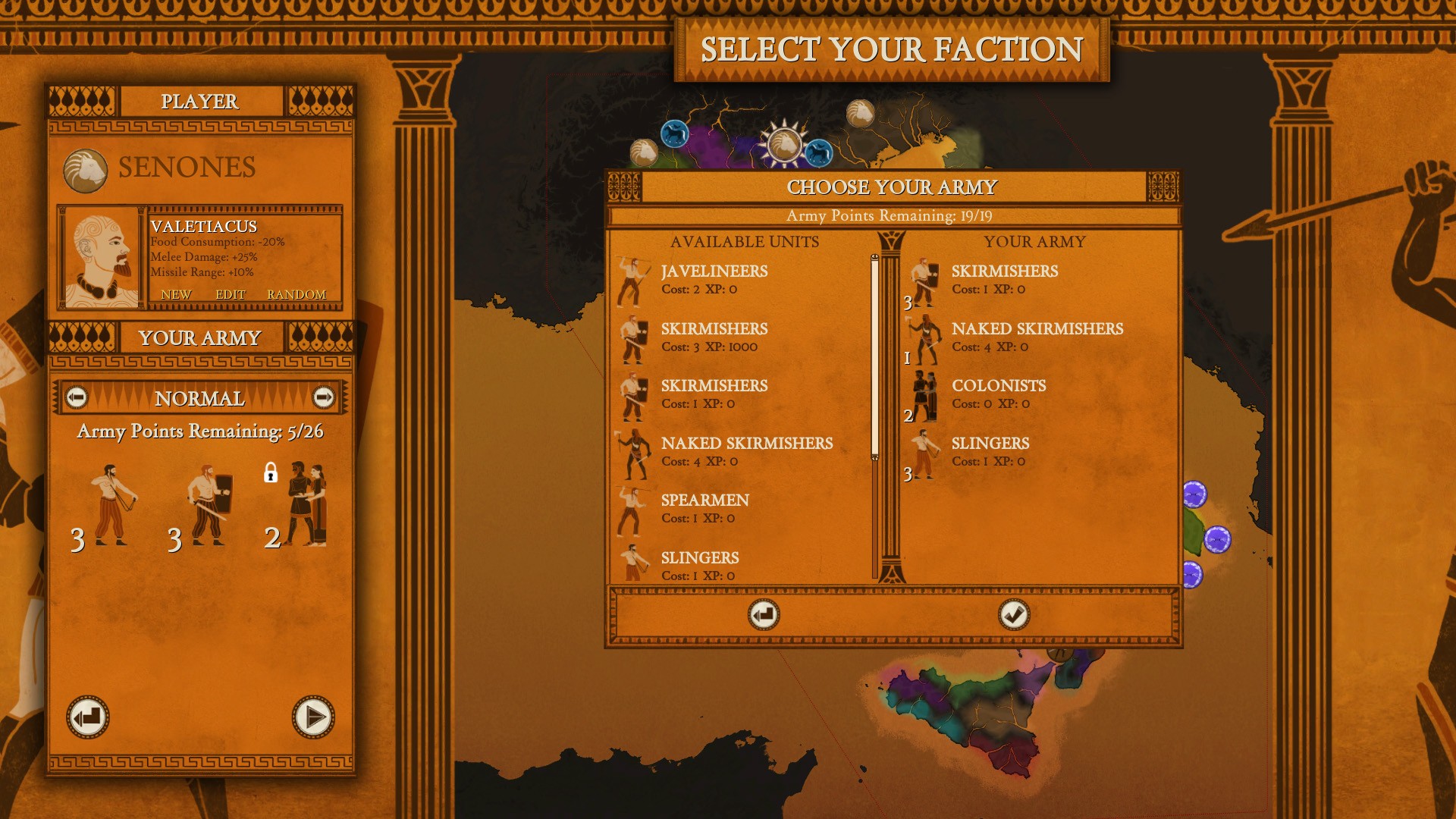Add Javelineers from available units

tap(714, 279)
